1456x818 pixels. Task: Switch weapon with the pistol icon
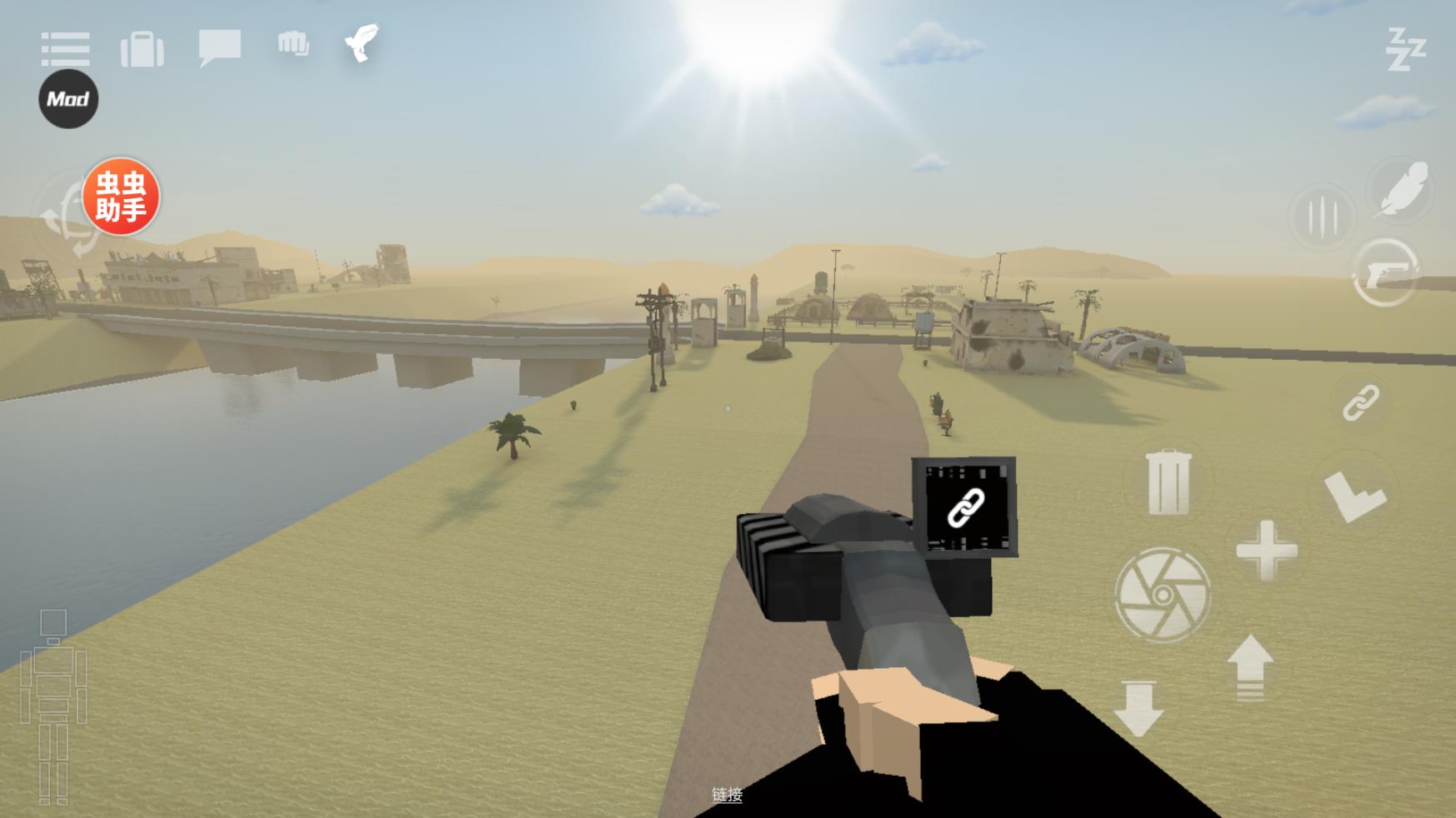(x=1385, y=272)
